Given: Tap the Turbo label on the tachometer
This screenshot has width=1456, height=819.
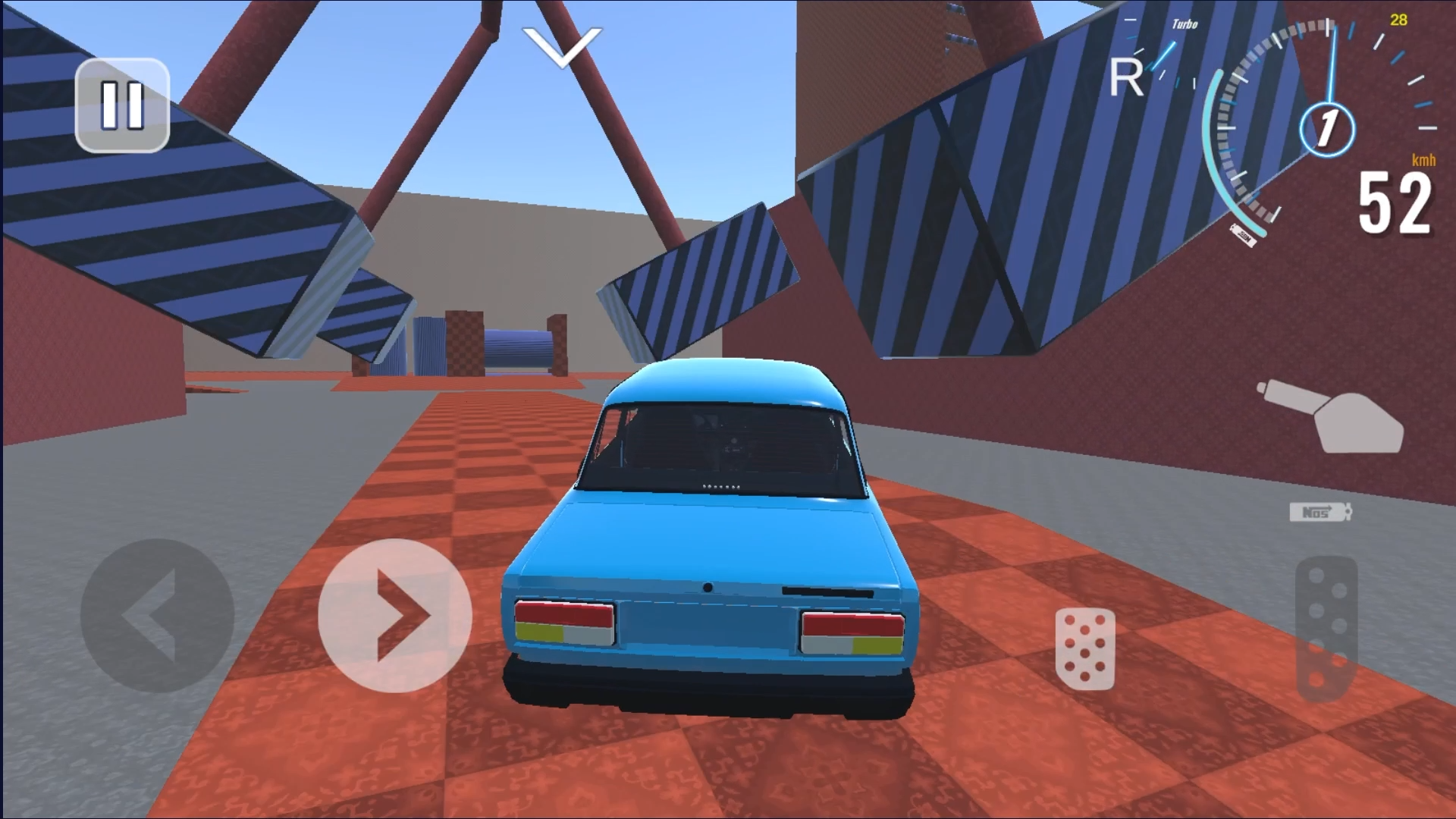Looking at the screenshot, I should click(x=1185, y=23).
